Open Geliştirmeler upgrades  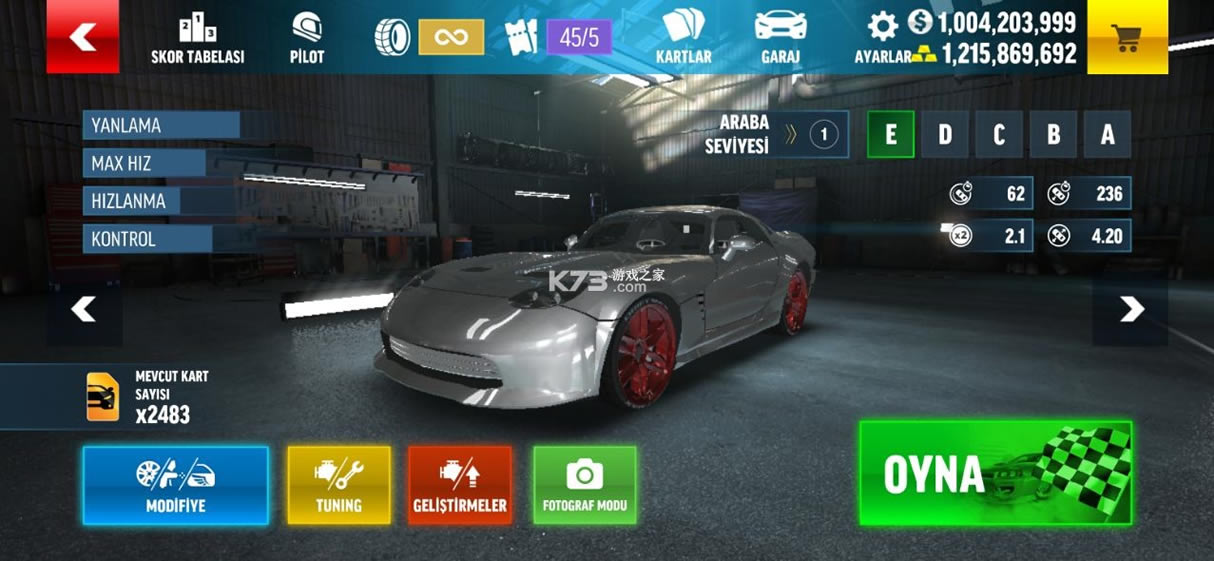[460, 485]
